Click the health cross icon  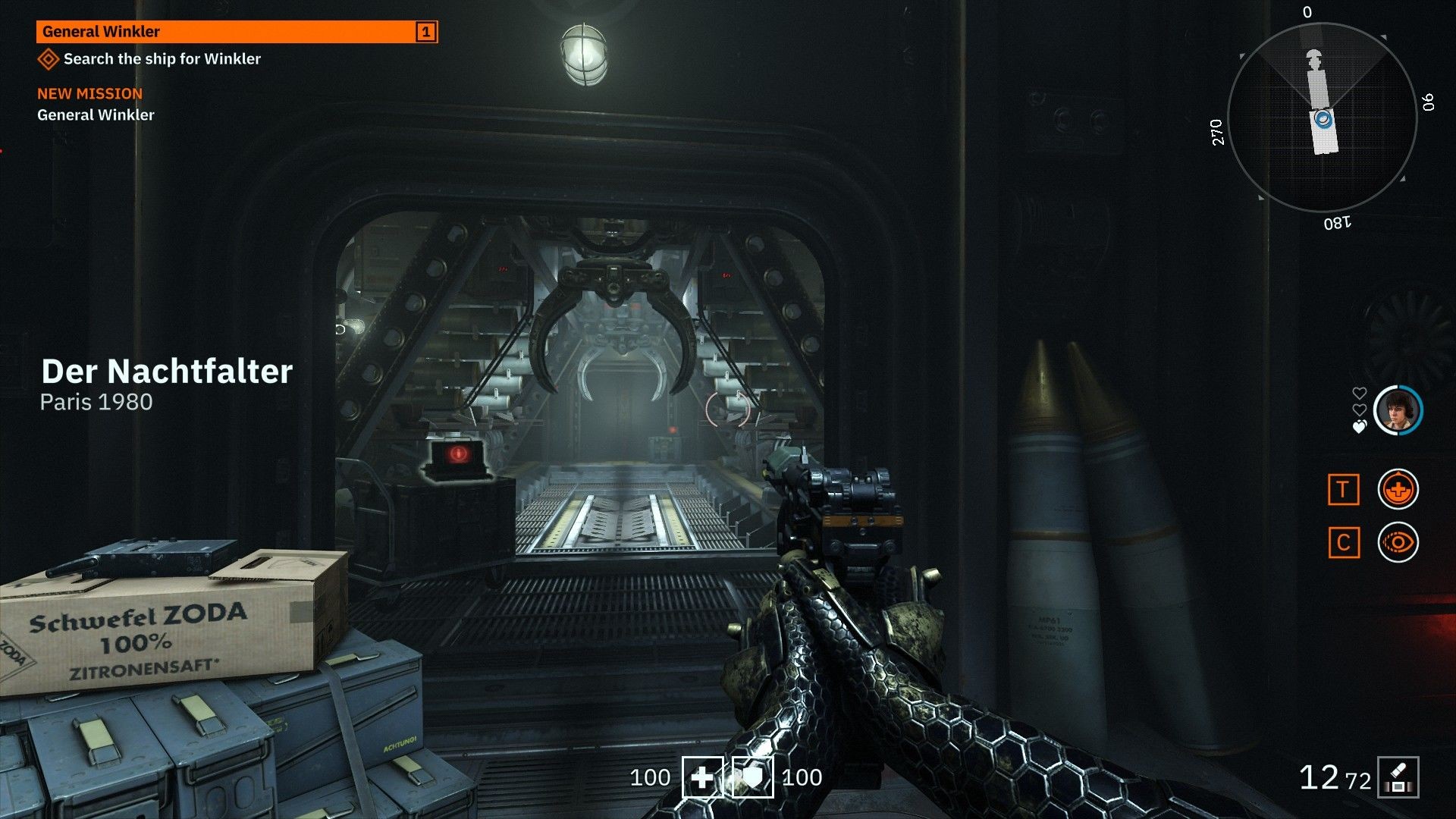[702, 777]
